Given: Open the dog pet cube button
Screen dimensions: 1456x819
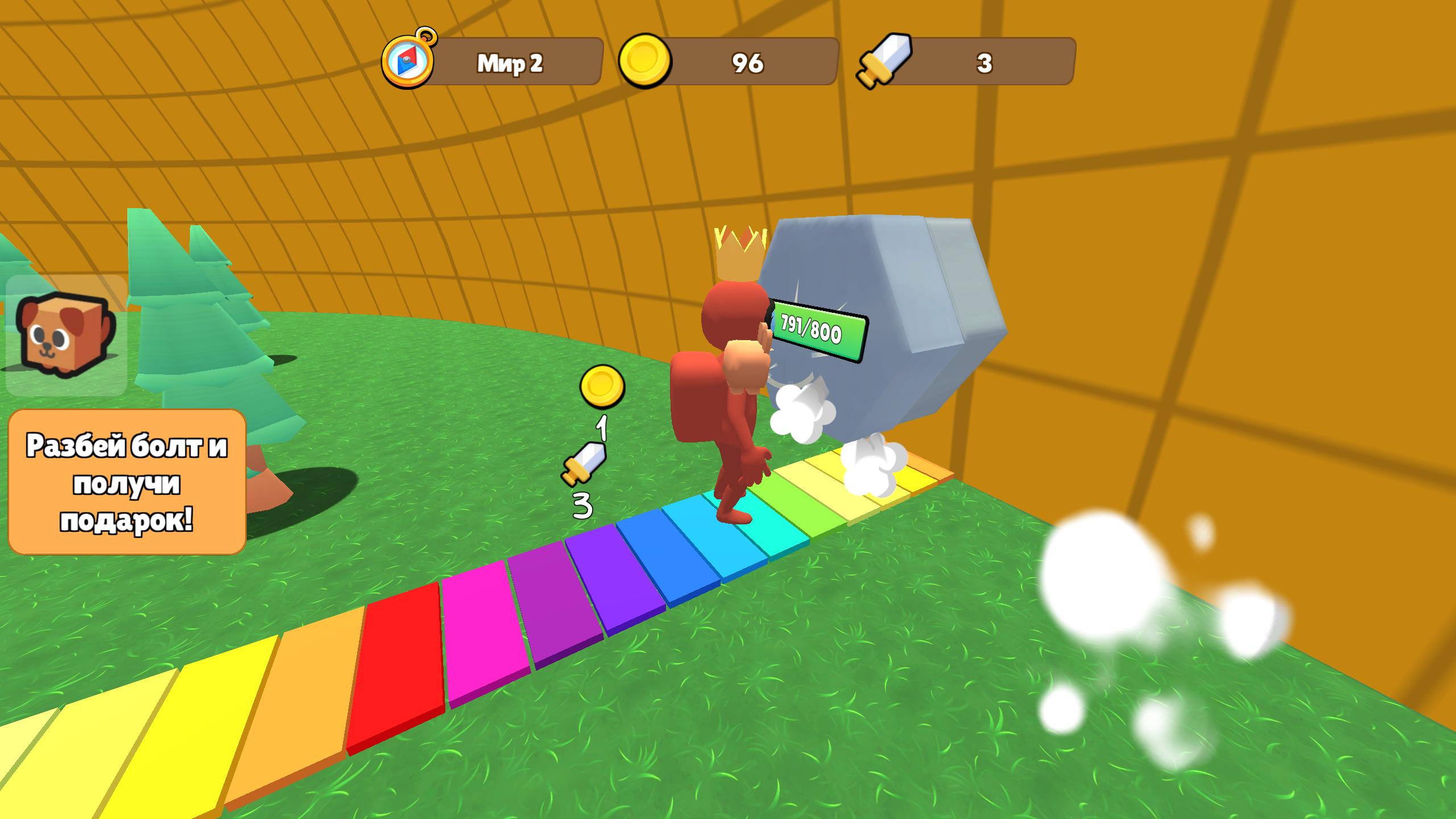Looking at the screenshot, I should [66, 336].
